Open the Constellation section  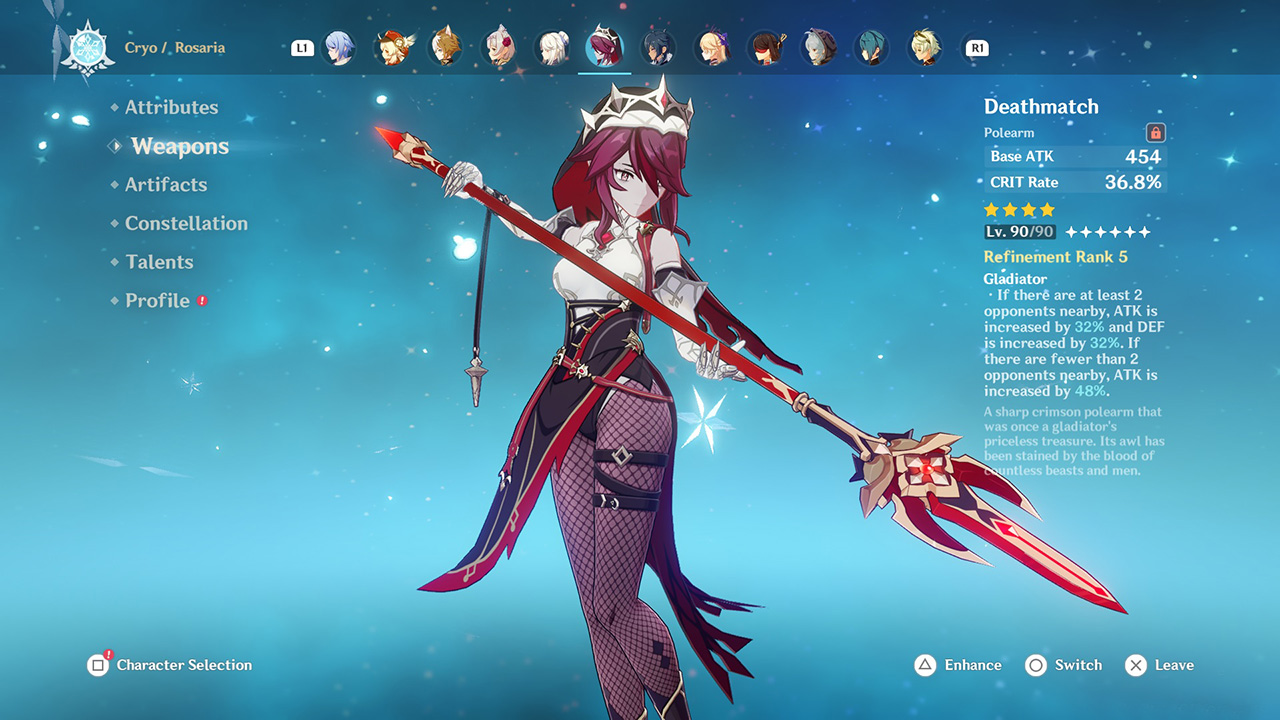click(187, 223)
